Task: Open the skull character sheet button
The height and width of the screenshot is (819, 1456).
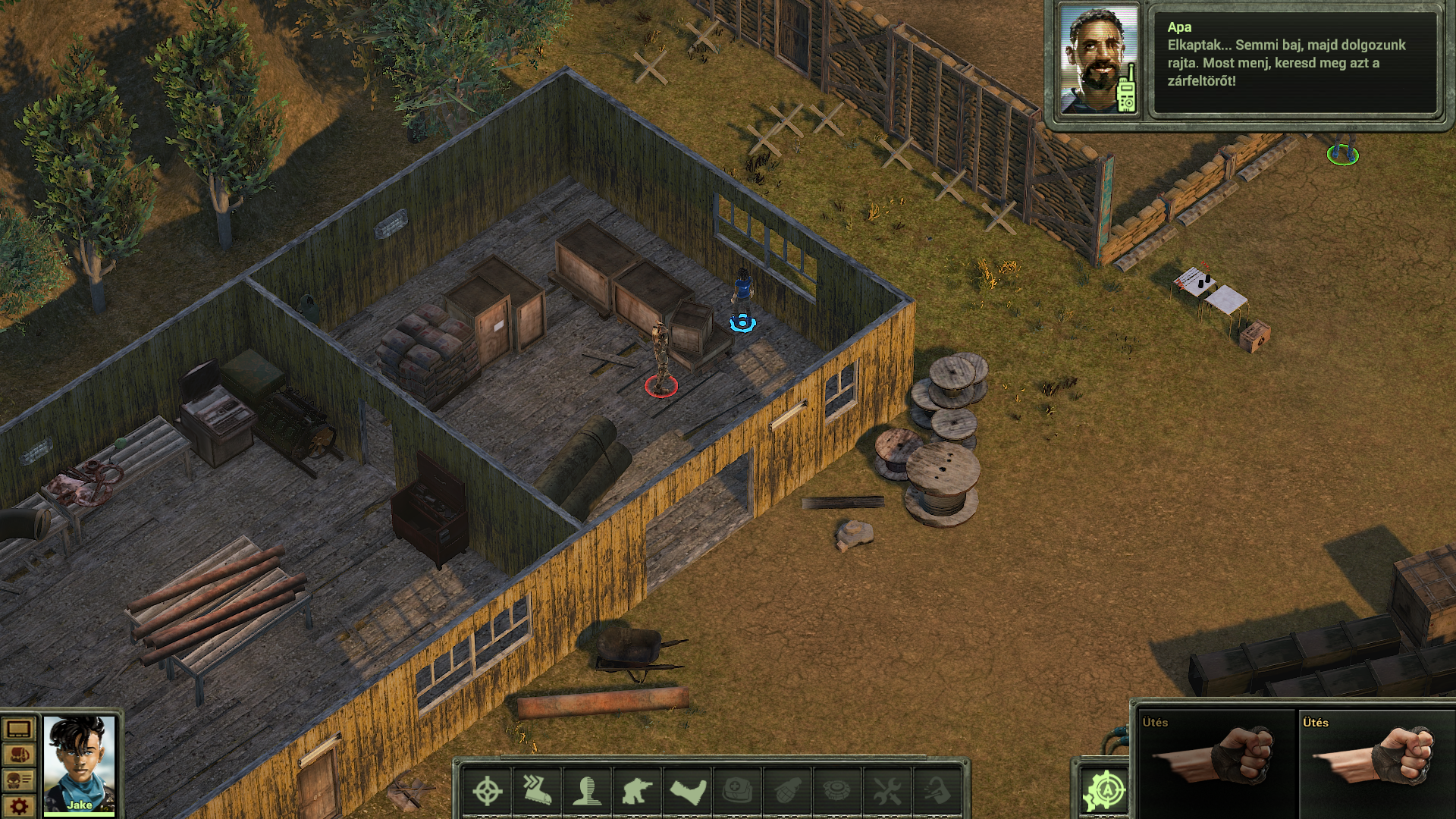Action: pyautogui.click(x=18, y=780)
